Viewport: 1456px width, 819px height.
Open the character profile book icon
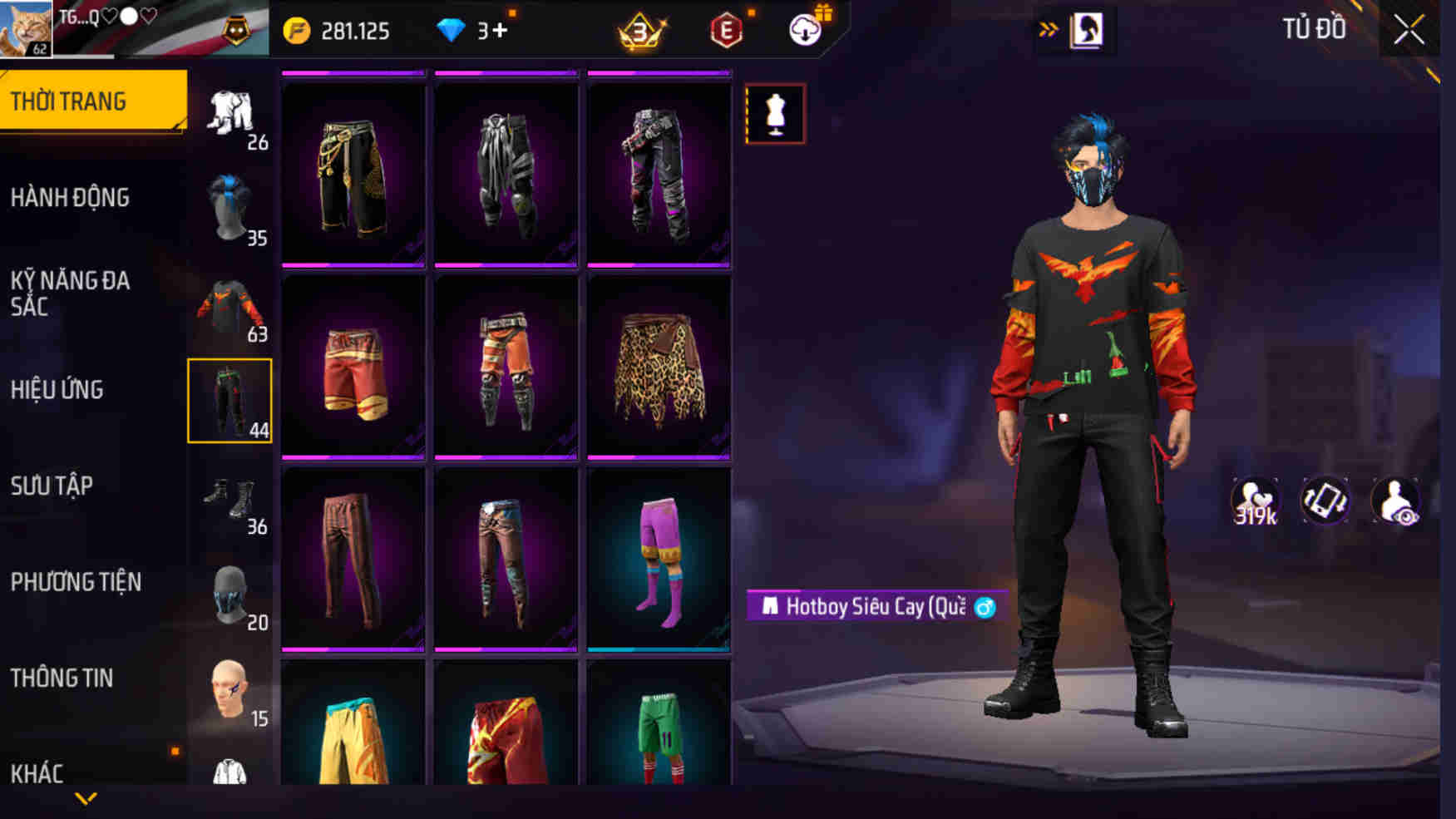[x=1086, y=28]
